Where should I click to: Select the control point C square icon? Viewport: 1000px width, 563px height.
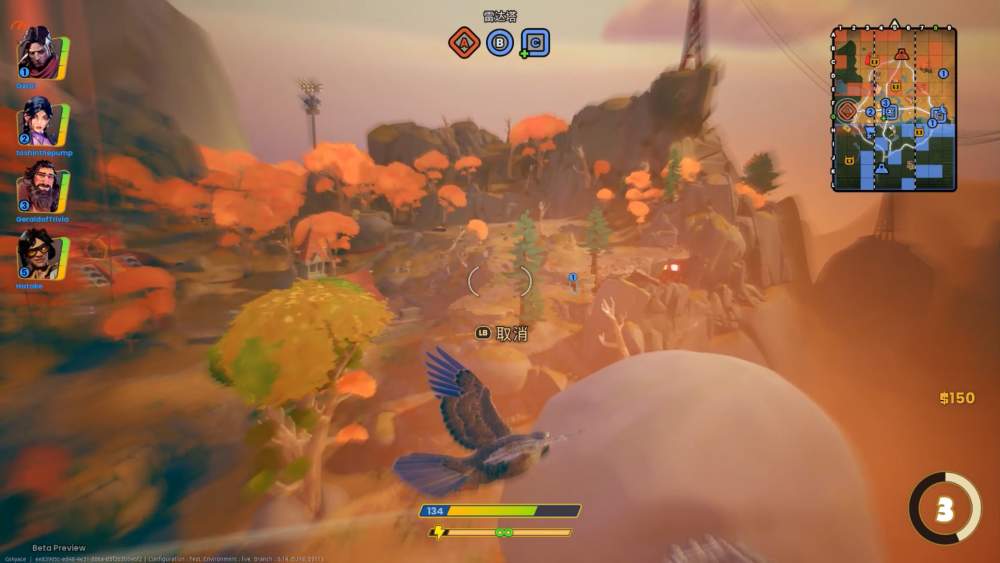point(536,42)
